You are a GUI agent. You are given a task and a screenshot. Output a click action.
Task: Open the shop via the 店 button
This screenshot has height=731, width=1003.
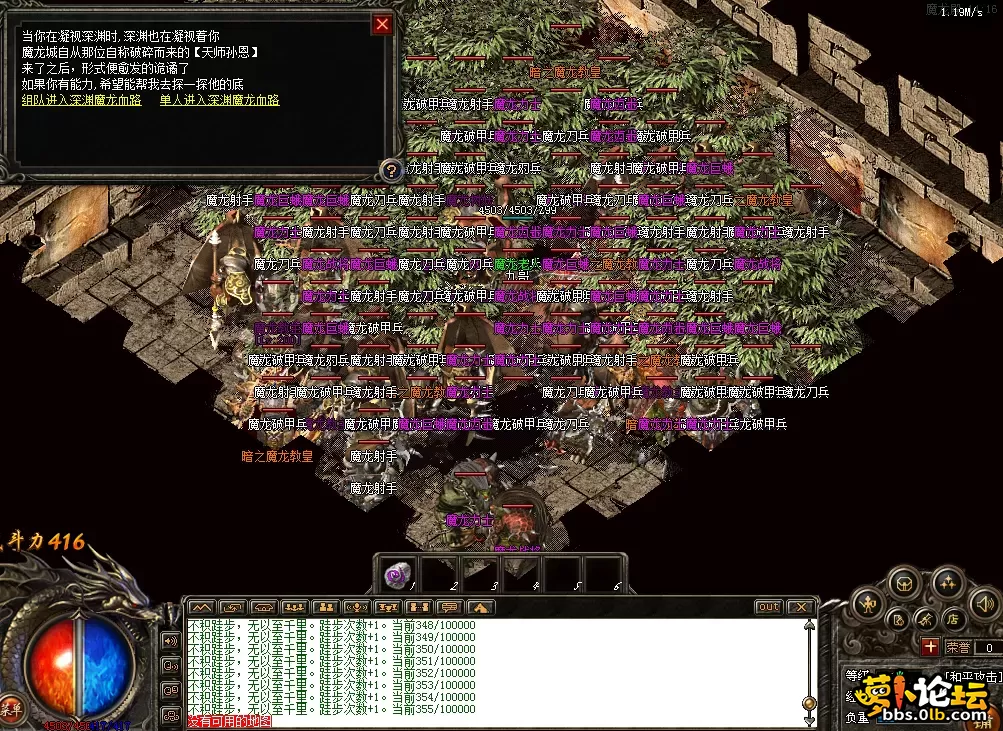point(953,619)
